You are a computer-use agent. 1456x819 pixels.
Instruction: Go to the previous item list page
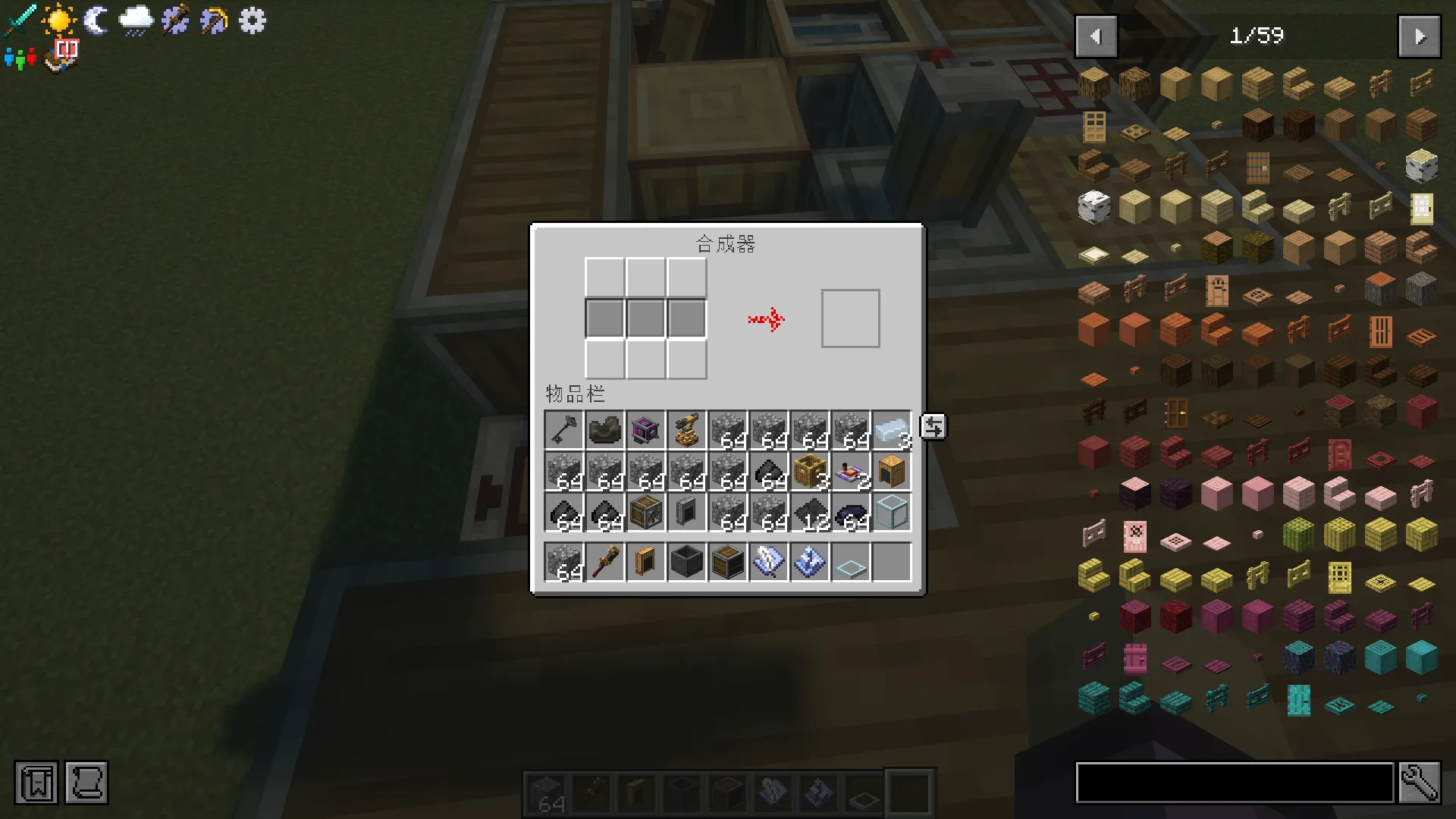pos(1096,36)
